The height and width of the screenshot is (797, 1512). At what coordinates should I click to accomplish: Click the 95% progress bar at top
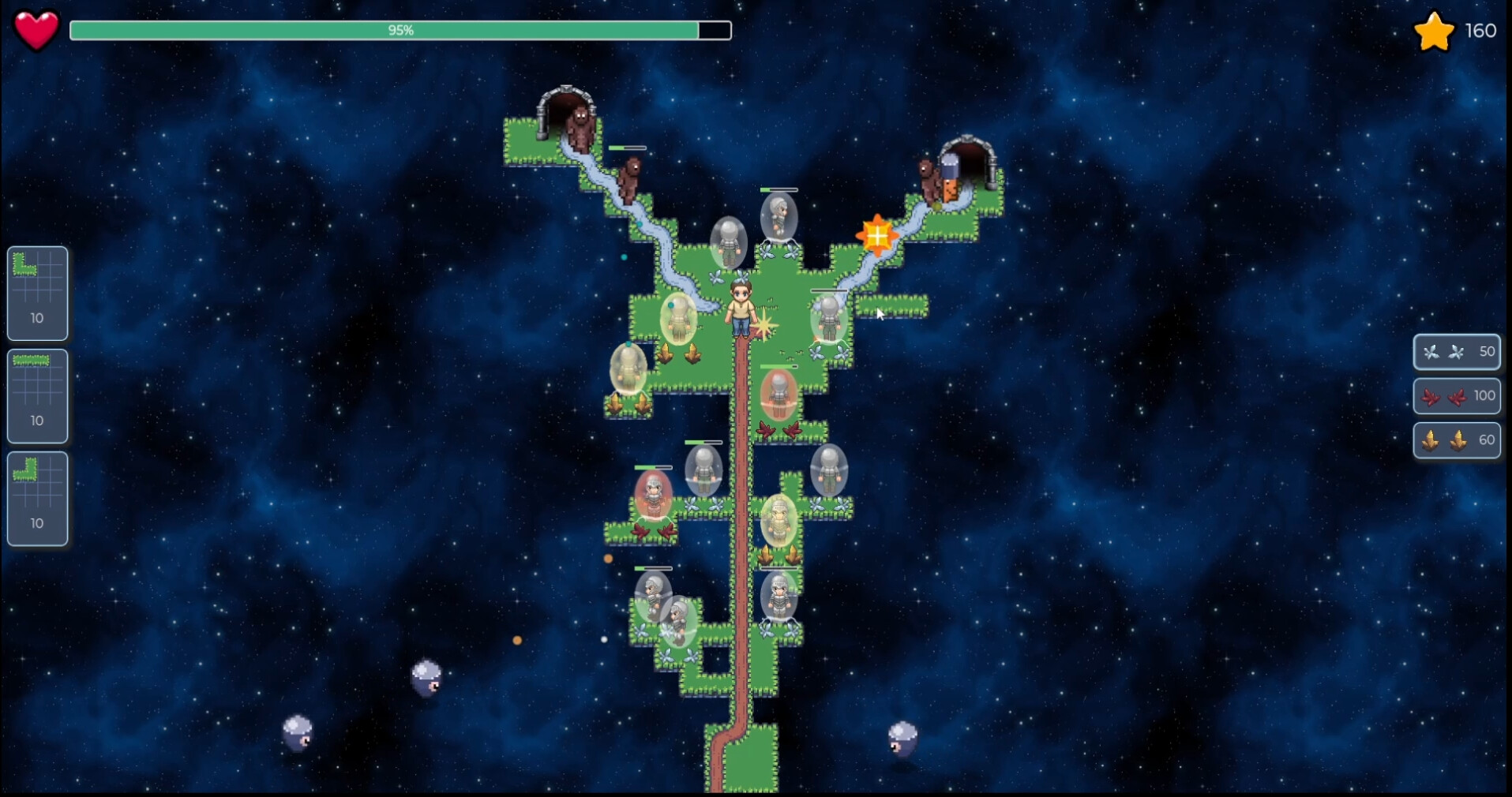click(x=400, y=31)
